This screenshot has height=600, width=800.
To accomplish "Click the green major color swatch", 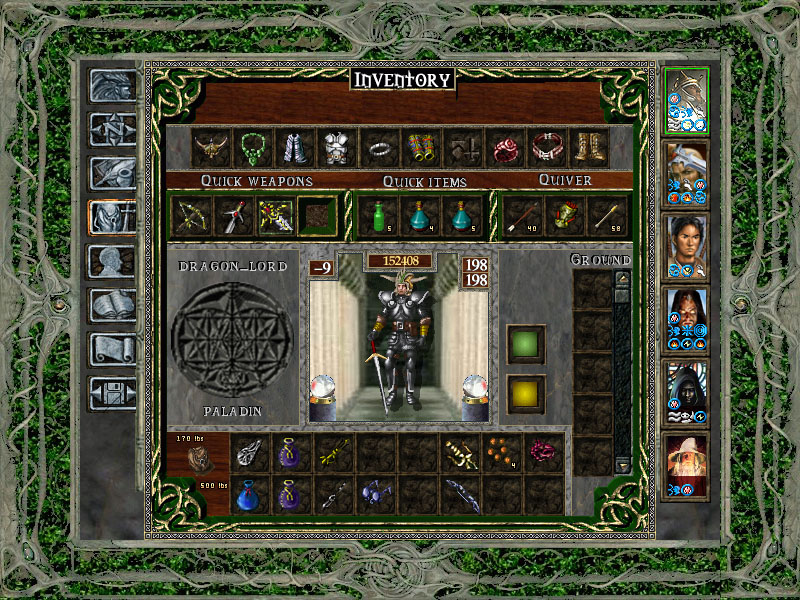I will pyautogui.click(x=526, y=344).
